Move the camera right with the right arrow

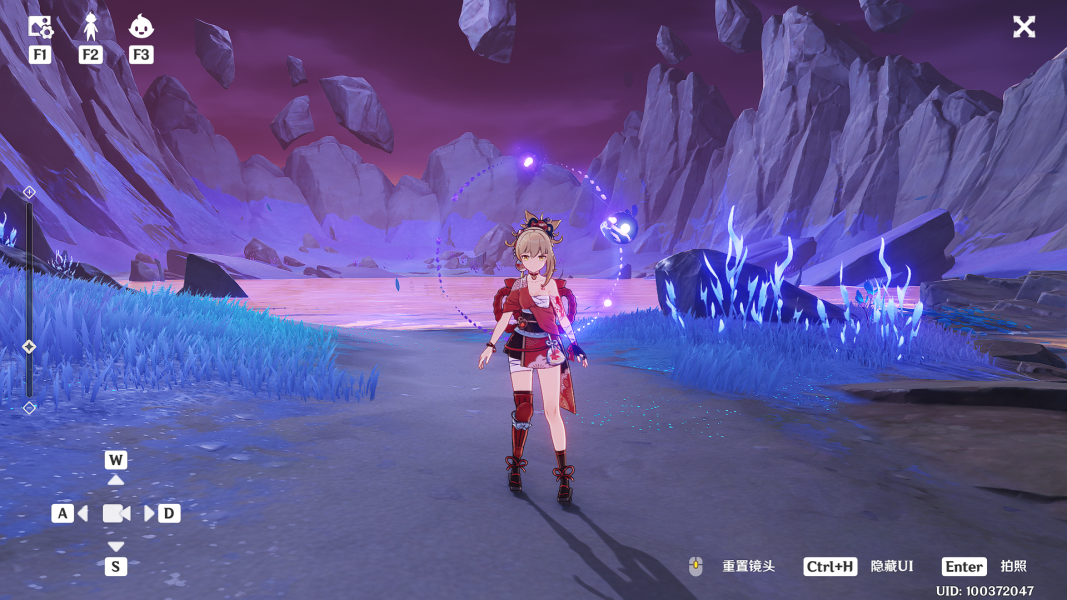149,513
